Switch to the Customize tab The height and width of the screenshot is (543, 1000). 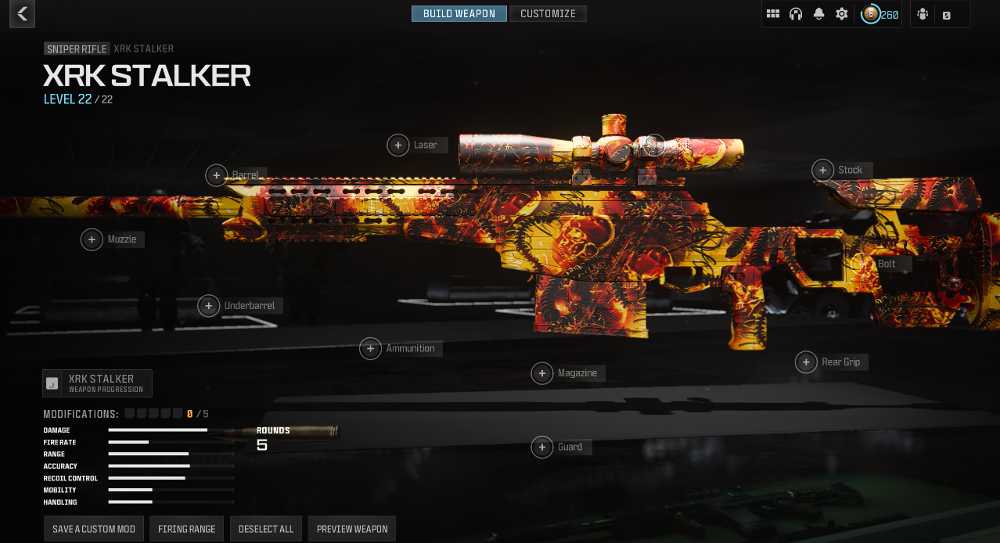pyautogui.click(x=547, y=14)
